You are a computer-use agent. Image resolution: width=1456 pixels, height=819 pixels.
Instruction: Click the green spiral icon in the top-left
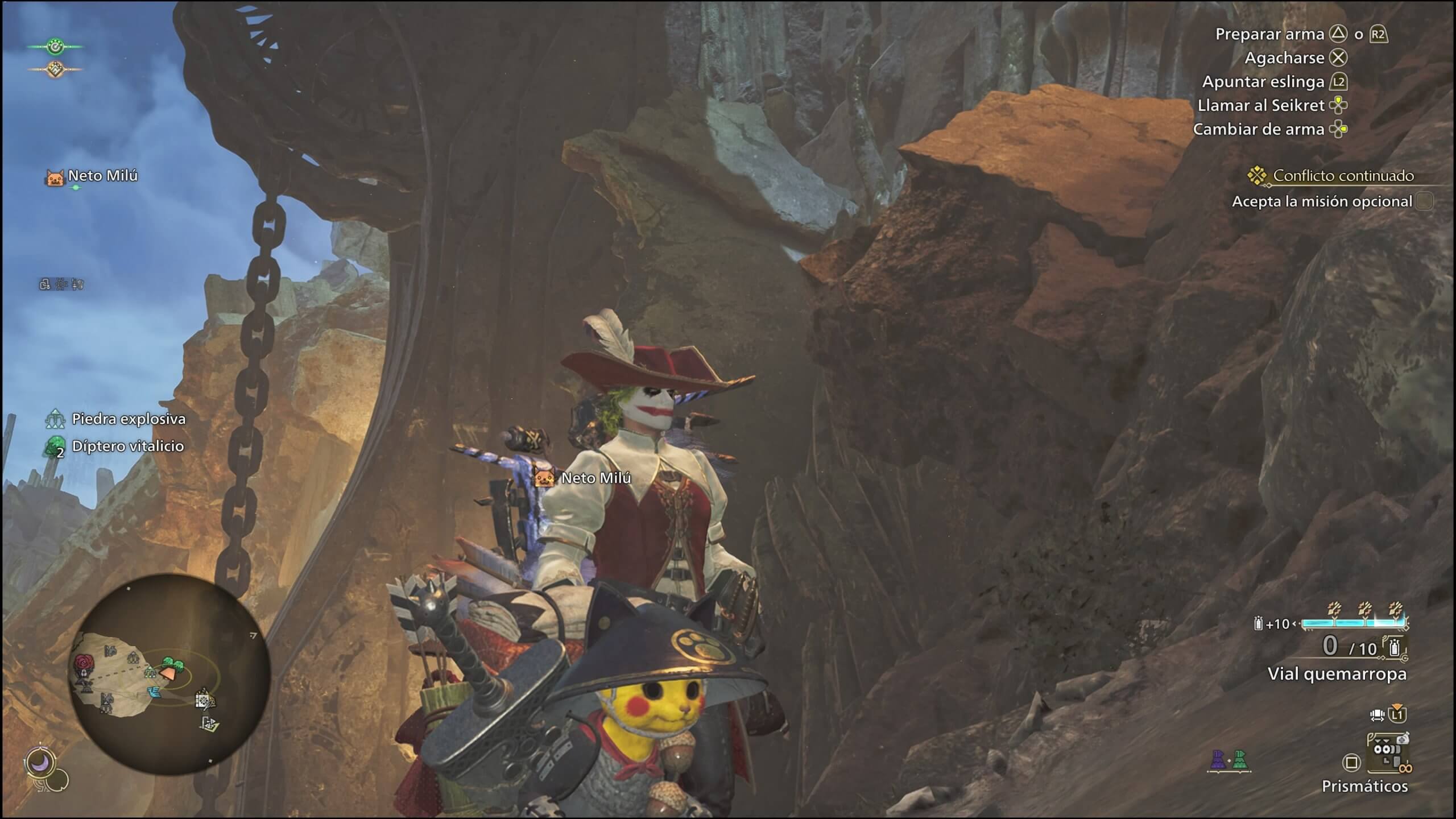pos(55,47)
